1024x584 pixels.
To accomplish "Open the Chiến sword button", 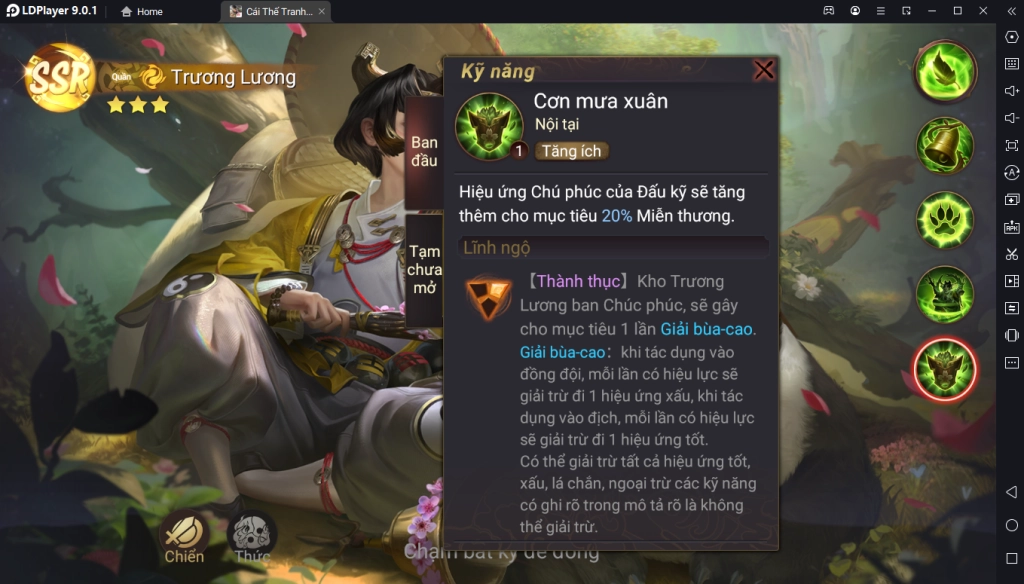I will point(184,536).
